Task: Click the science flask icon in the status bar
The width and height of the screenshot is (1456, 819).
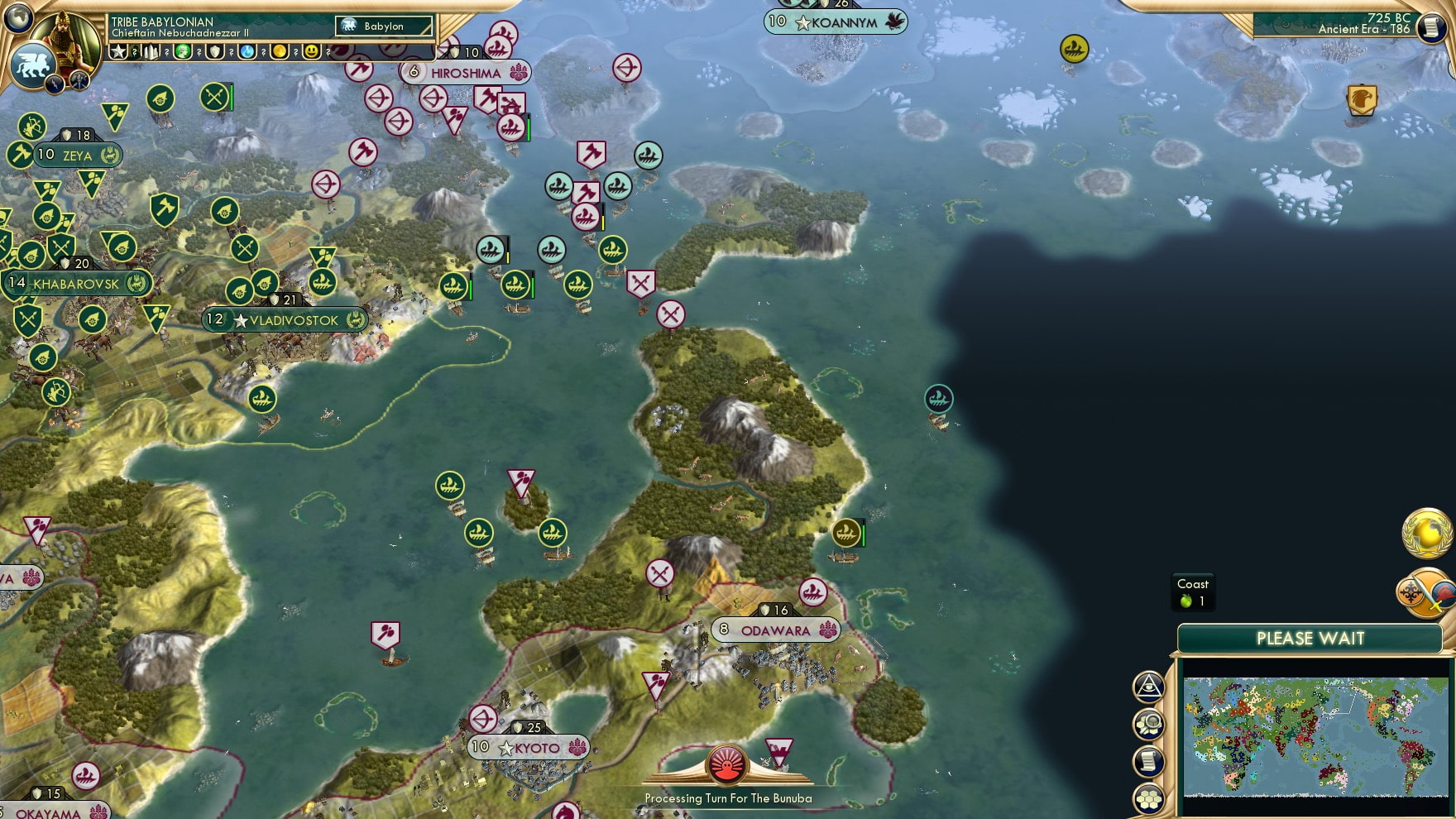Action: pos(247,51)
